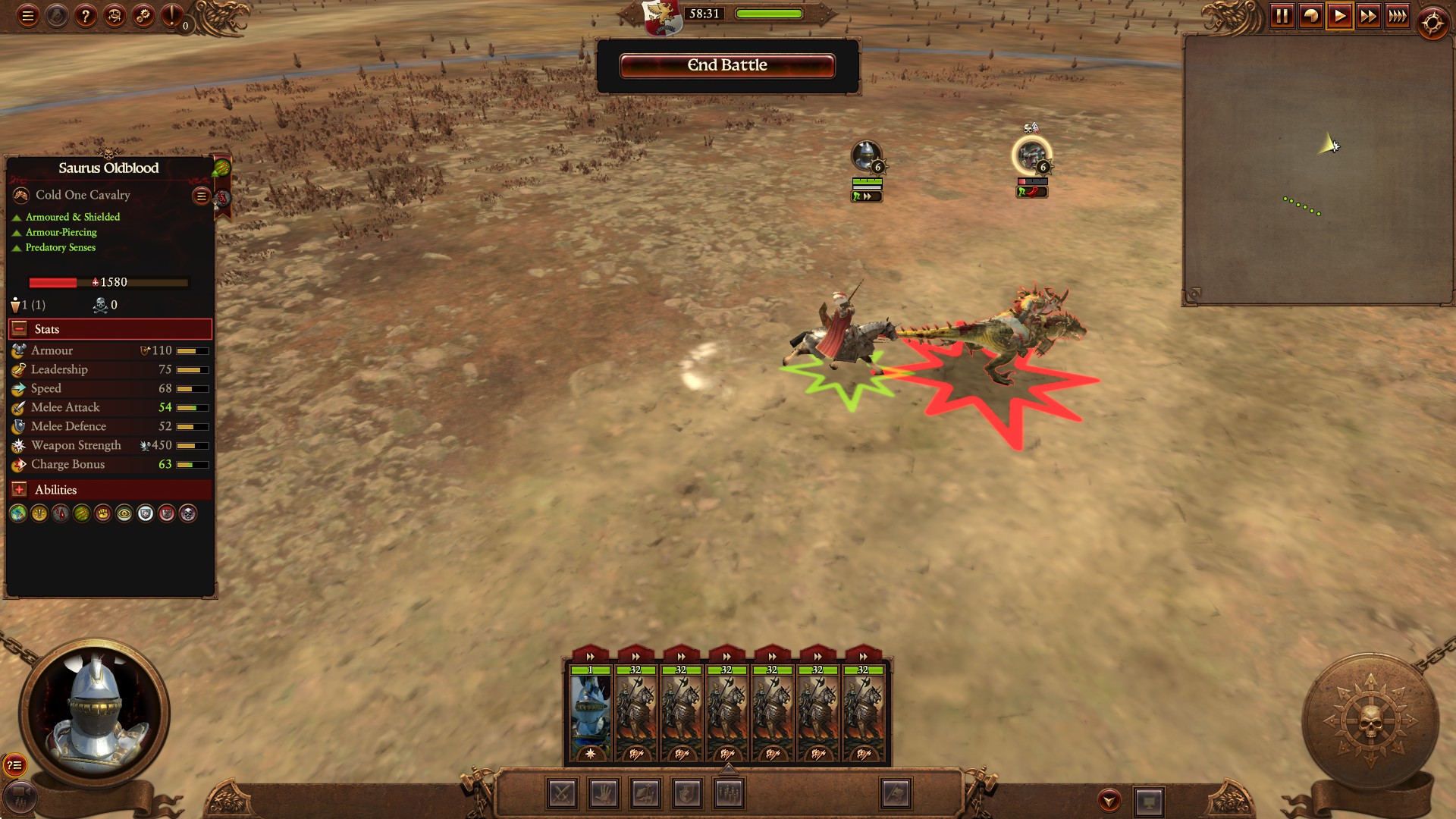Open the help panel via question mark icon
Viewport: 1456px width, 819px height.
[85, 14]
